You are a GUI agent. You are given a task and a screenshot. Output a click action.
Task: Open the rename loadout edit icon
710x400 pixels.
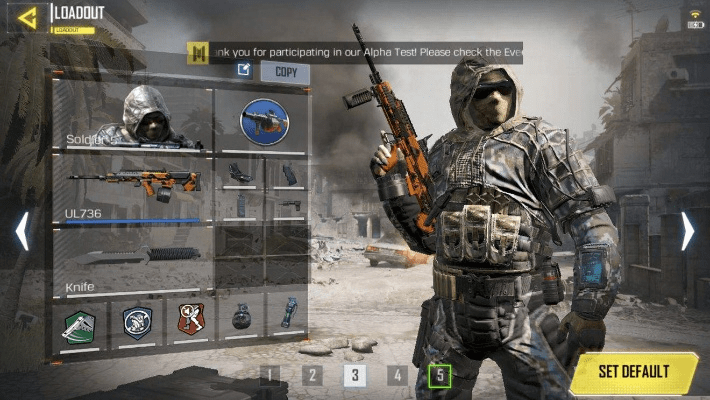coord(244,71)
